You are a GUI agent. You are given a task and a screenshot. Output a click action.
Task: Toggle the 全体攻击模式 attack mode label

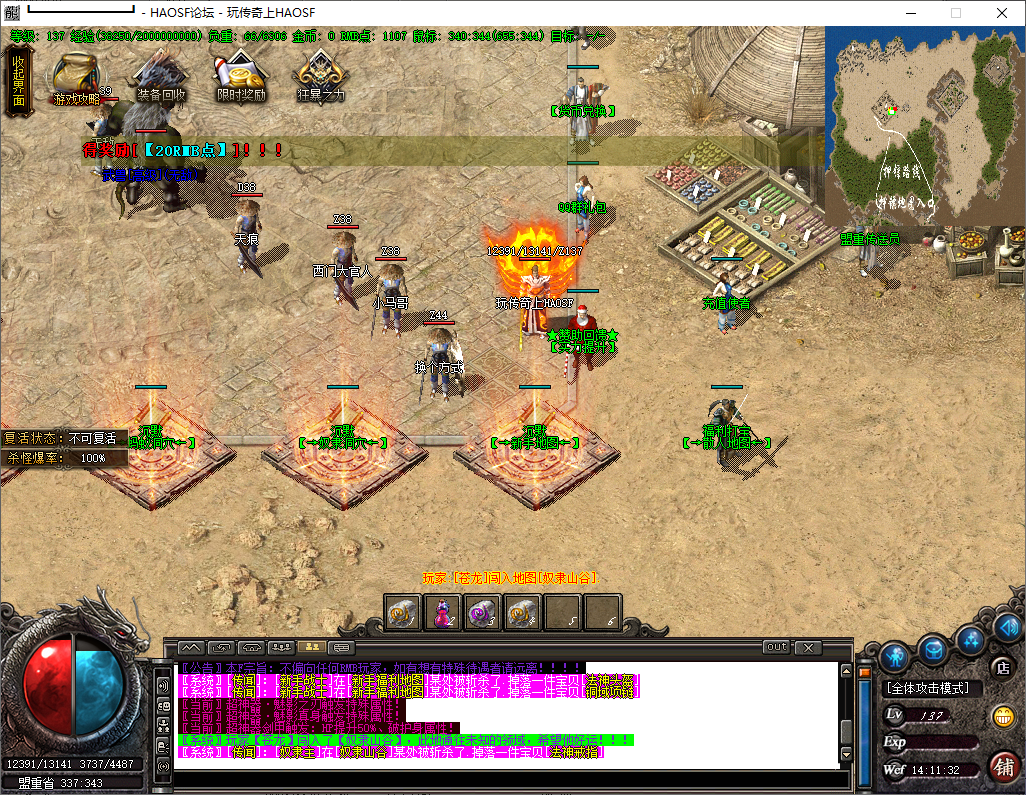pos(933,688)
